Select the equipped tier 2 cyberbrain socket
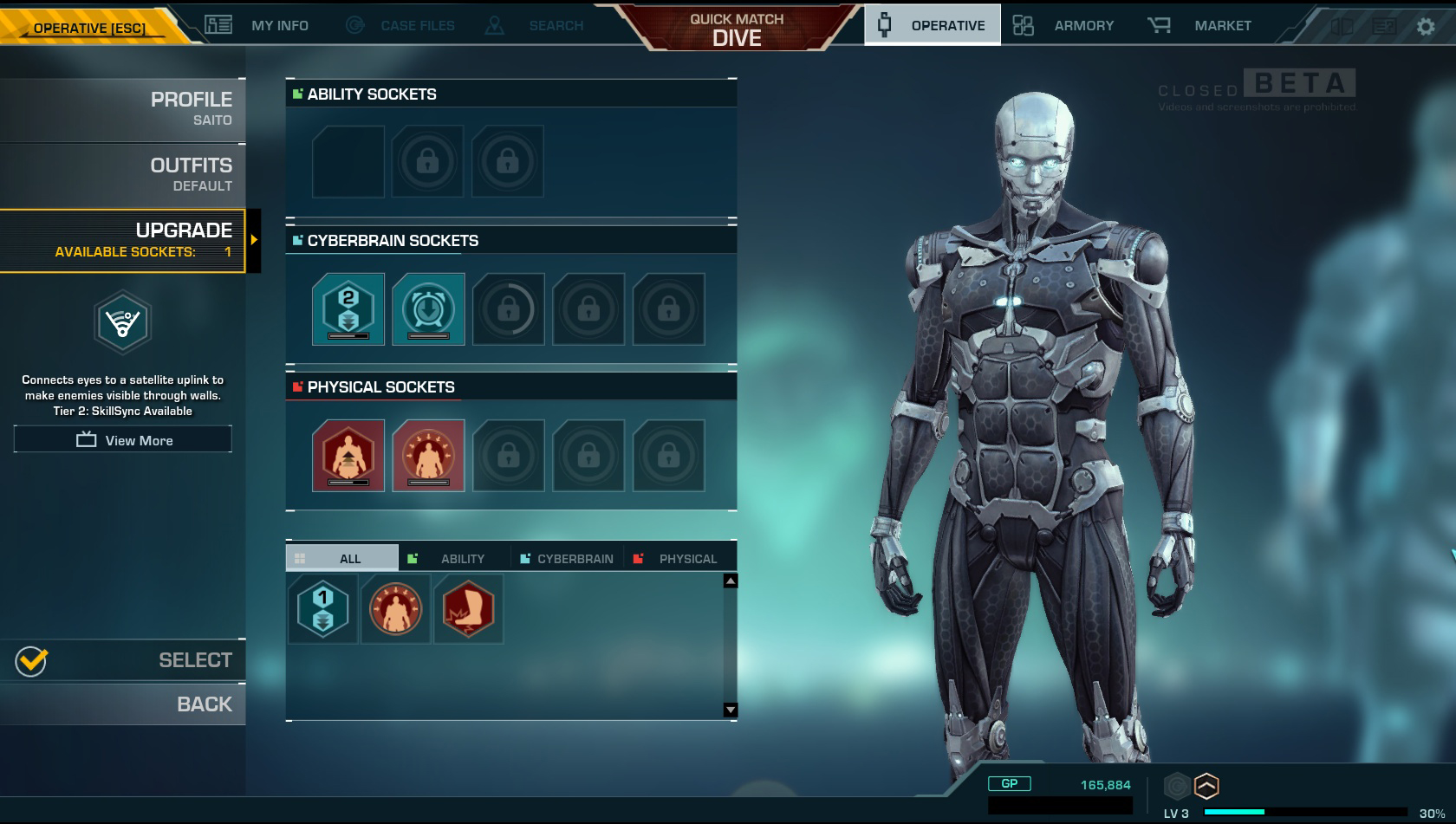Viewport: 1456px width, 824px height. [348, 309]
